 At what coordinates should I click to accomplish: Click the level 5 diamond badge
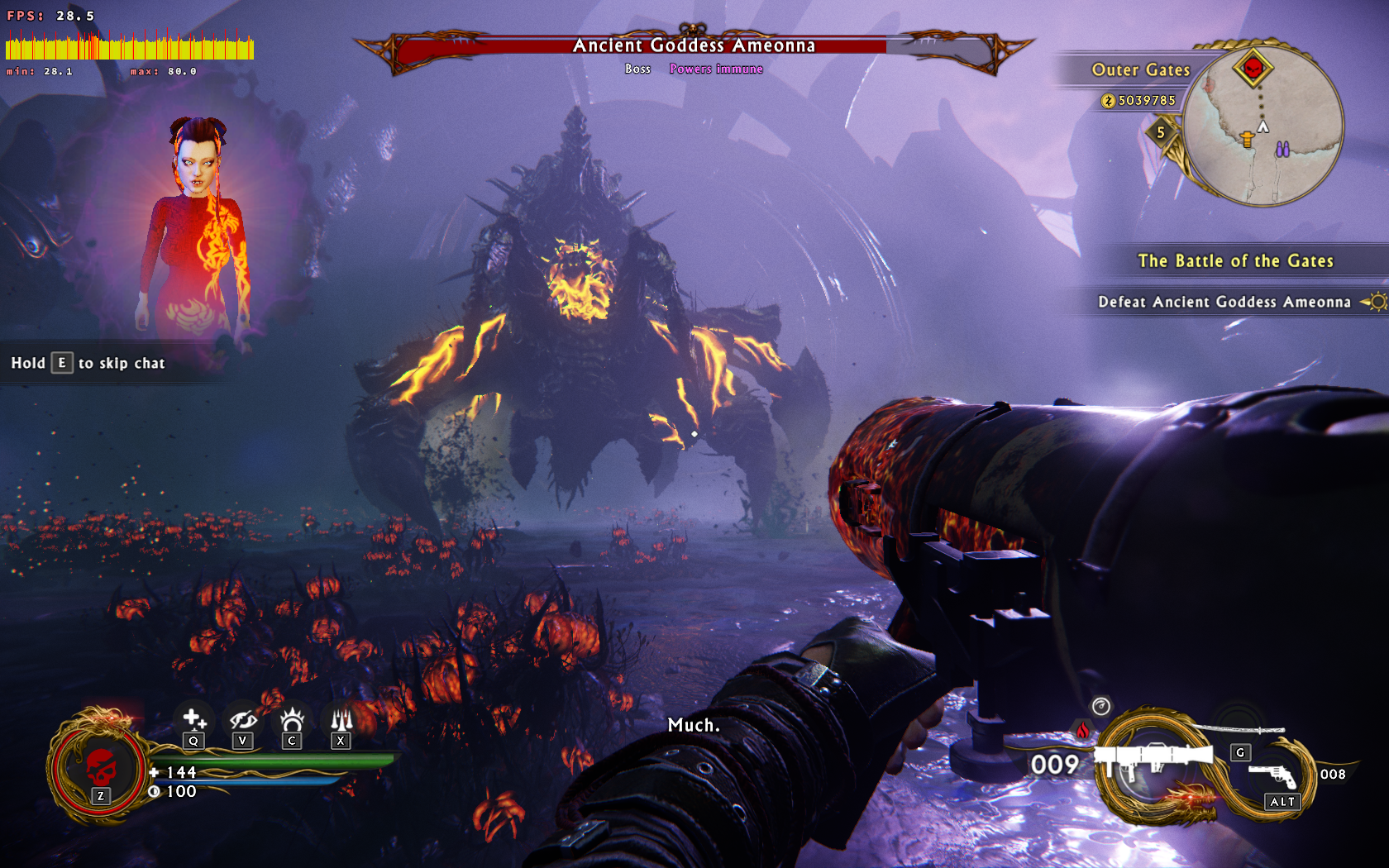tap(1161, 132)
